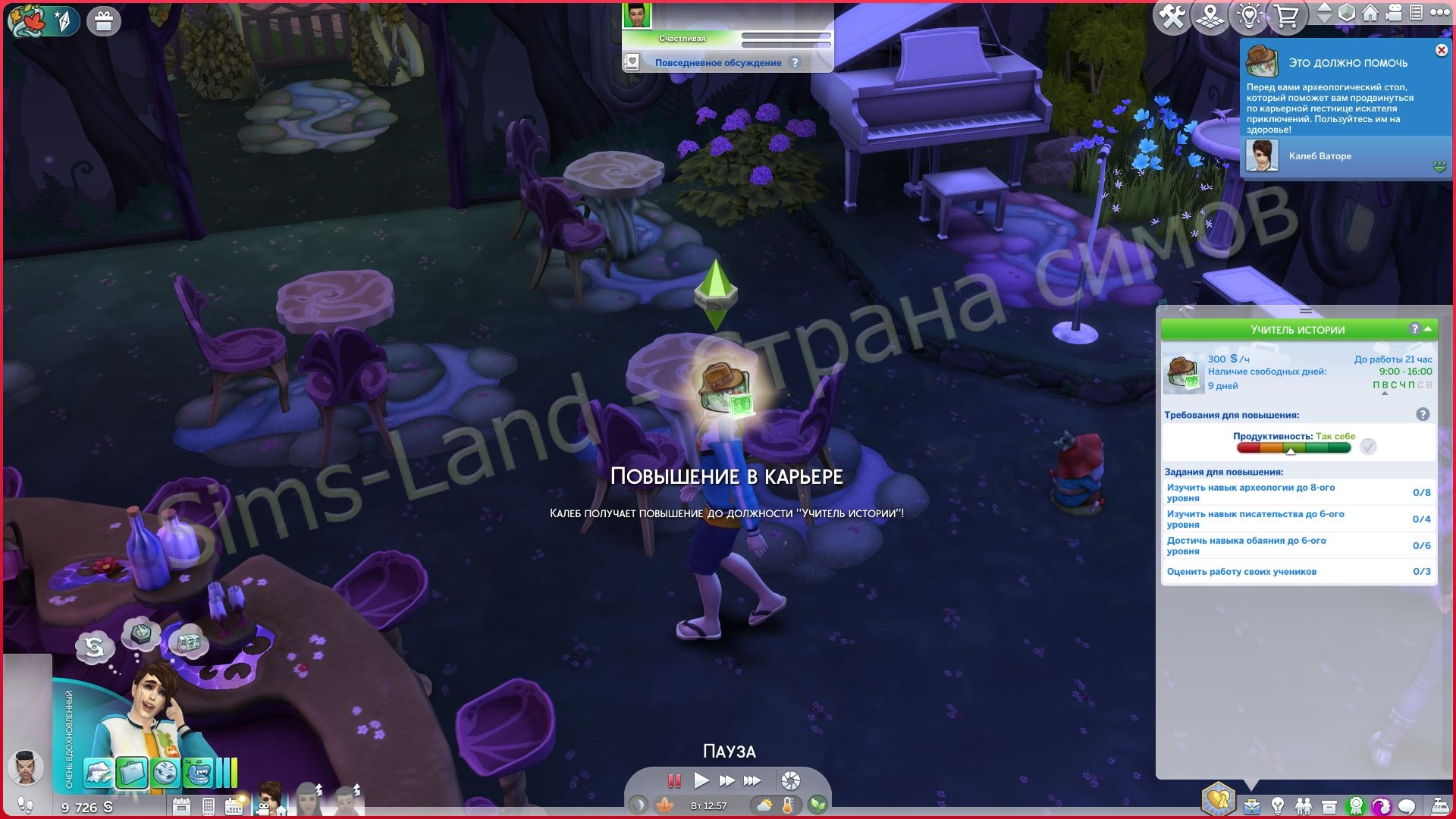Image resolution: width=1456 pixels, height=819 pixels.
Task: Open the Simology speech bubble panel
Action: [1407, 805]
